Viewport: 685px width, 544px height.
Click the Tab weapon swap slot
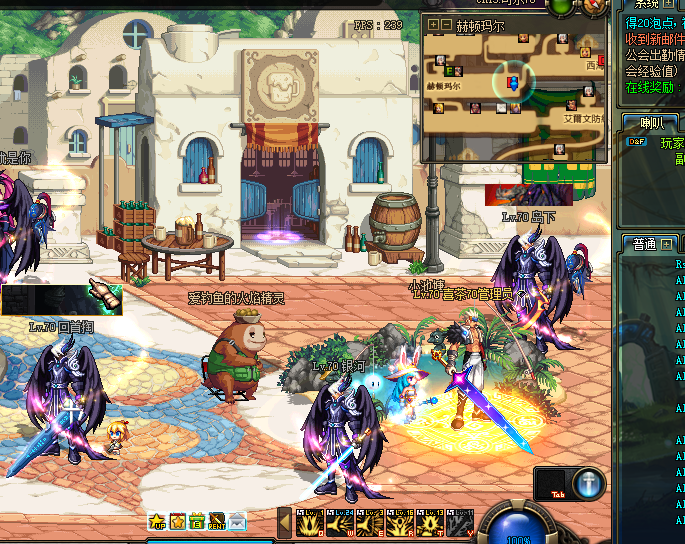click(552, 484)
